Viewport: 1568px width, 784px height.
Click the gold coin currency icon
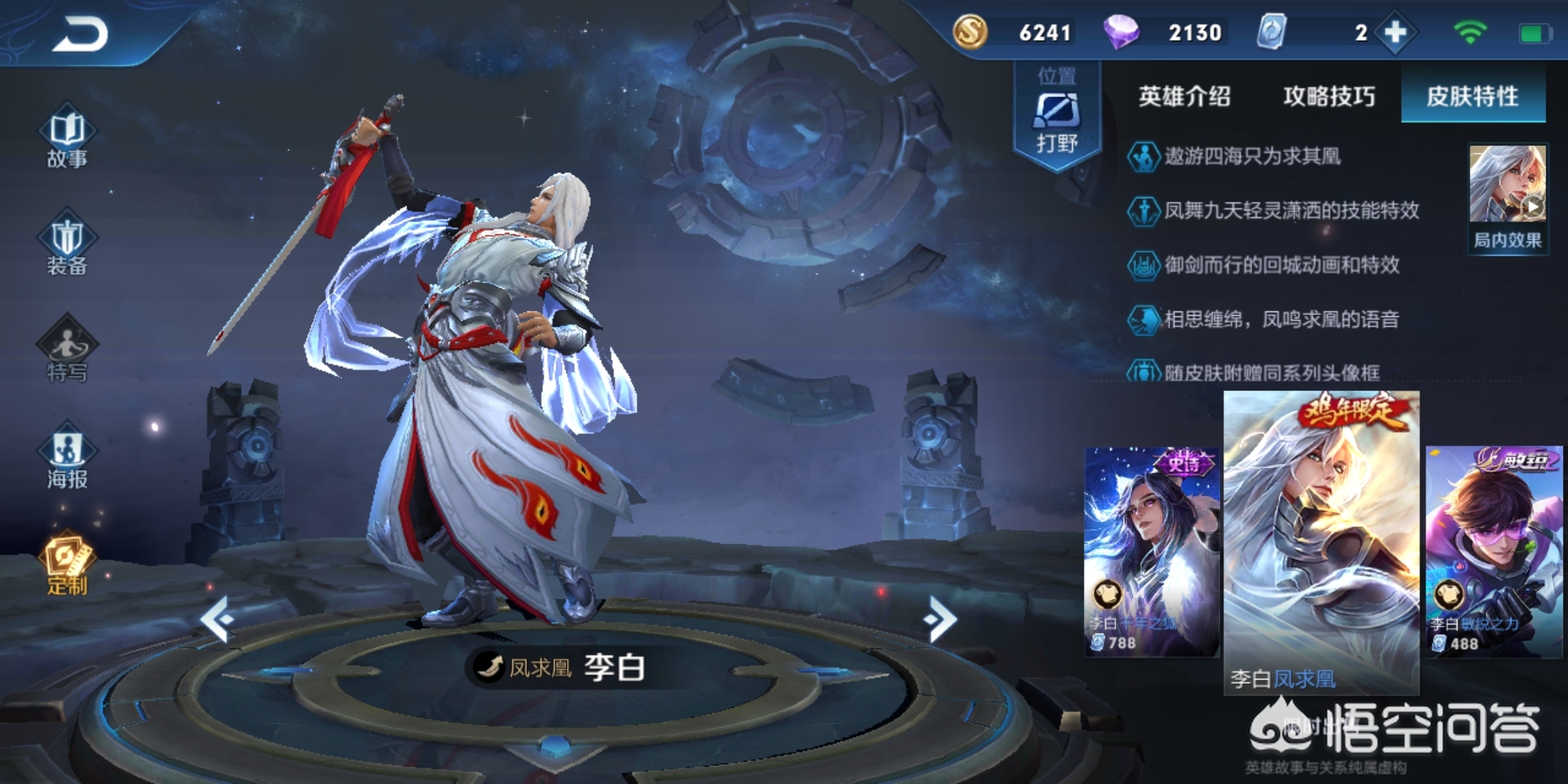pos(970,33)
